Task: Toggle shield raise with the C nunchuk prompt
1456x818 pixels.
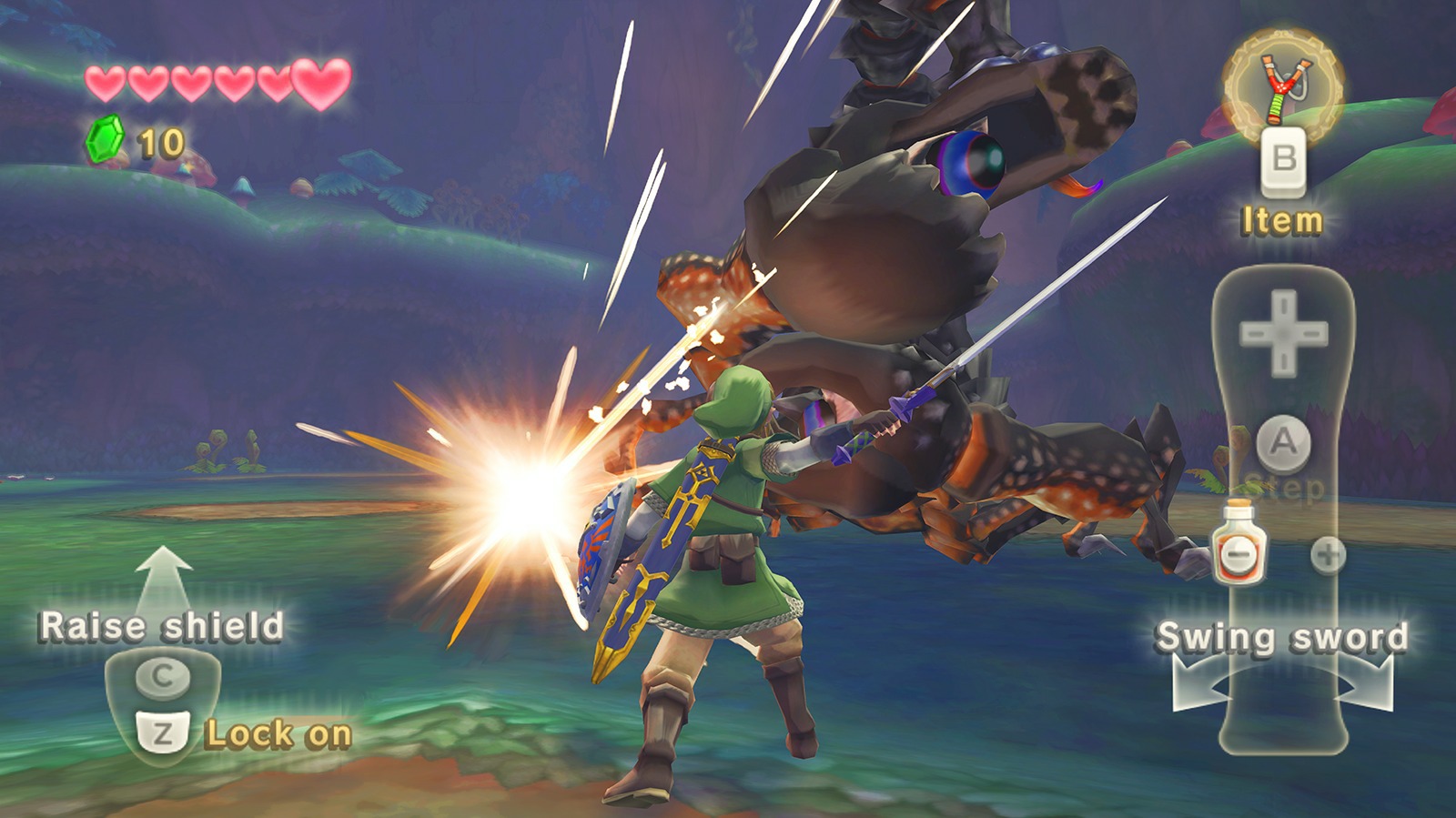Action: (x=164, y=675)
